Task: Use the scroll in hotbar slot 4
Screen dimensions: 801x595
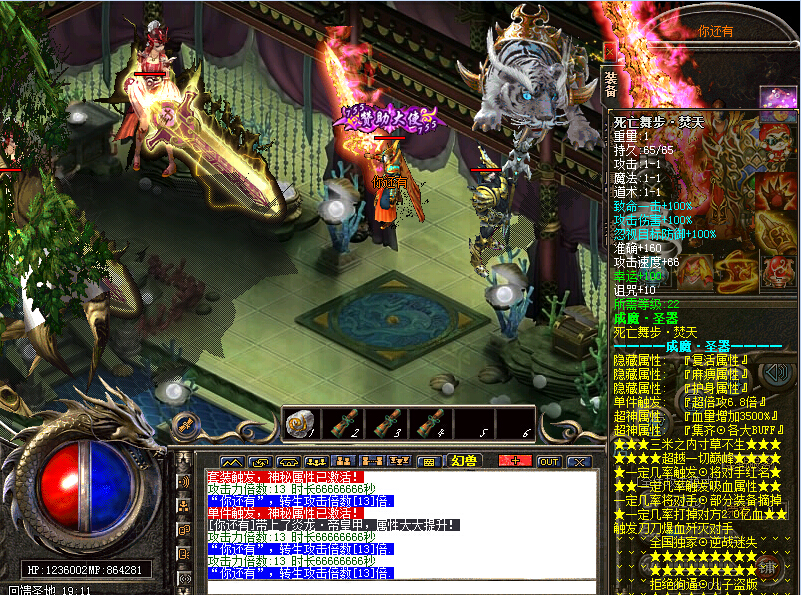Action: coord(429,424)
